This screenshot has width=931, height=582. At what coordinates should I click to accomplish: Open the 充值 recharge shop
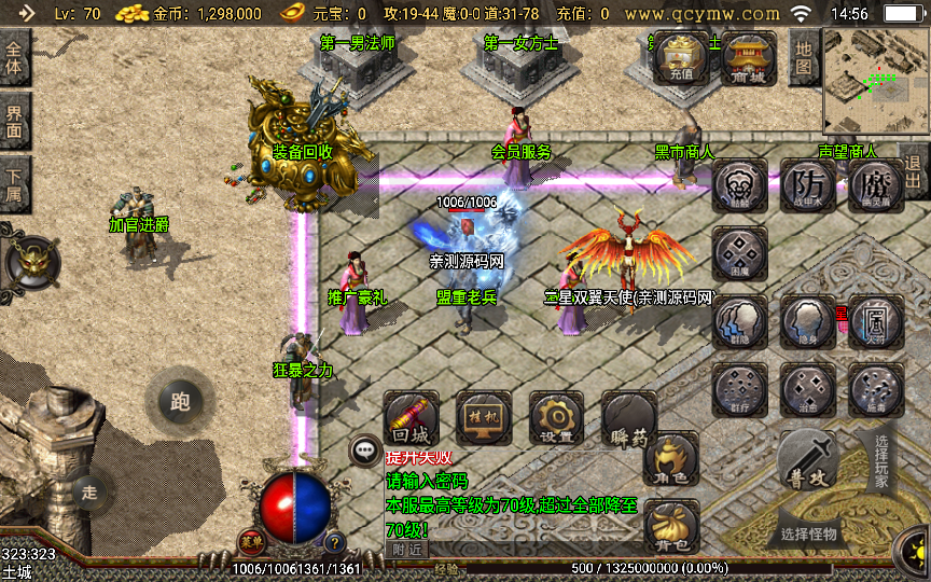click(681, 58)
